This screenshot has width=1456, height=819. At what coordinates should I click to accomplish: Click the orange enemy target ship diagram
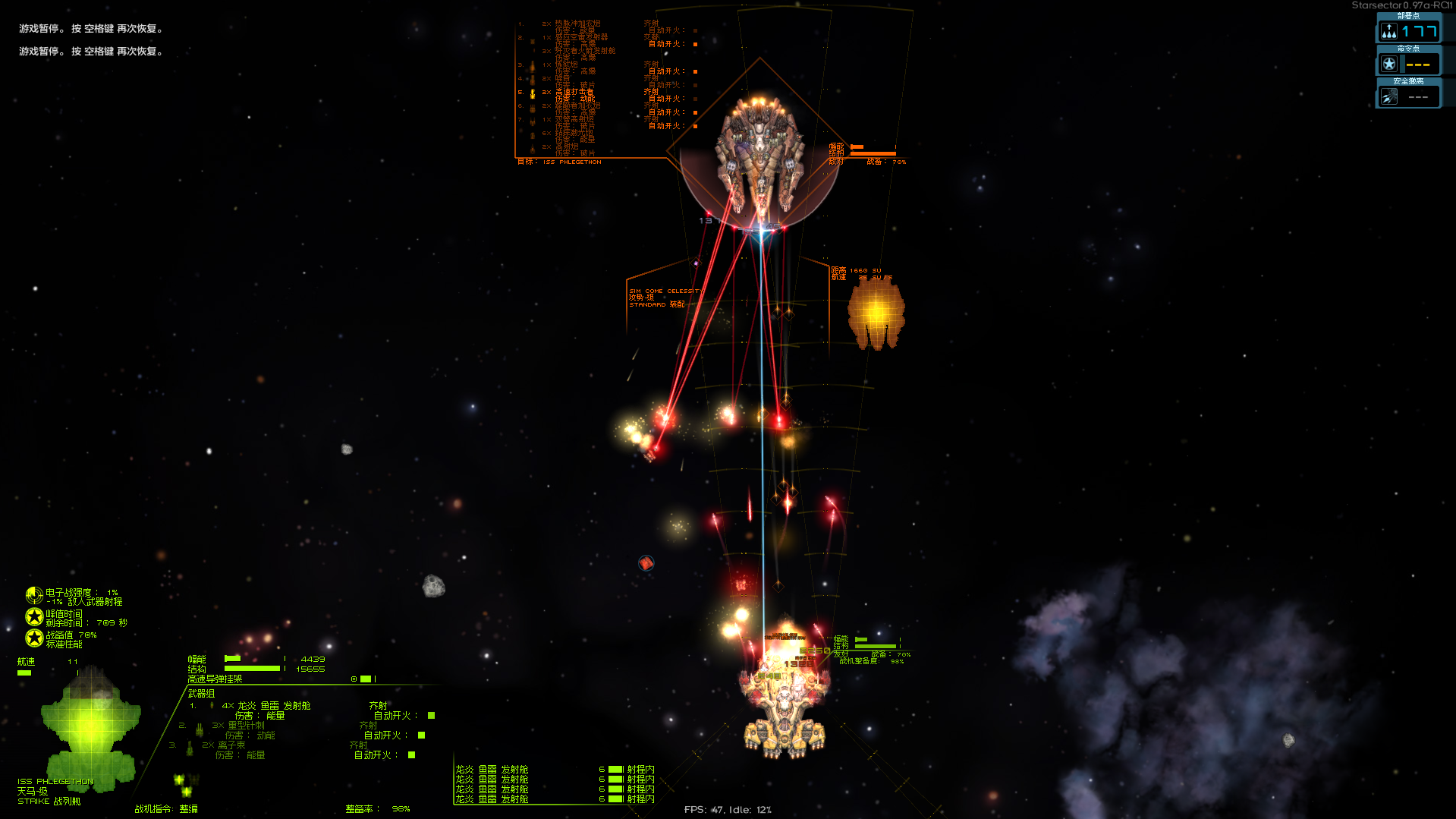pos(876,313)
